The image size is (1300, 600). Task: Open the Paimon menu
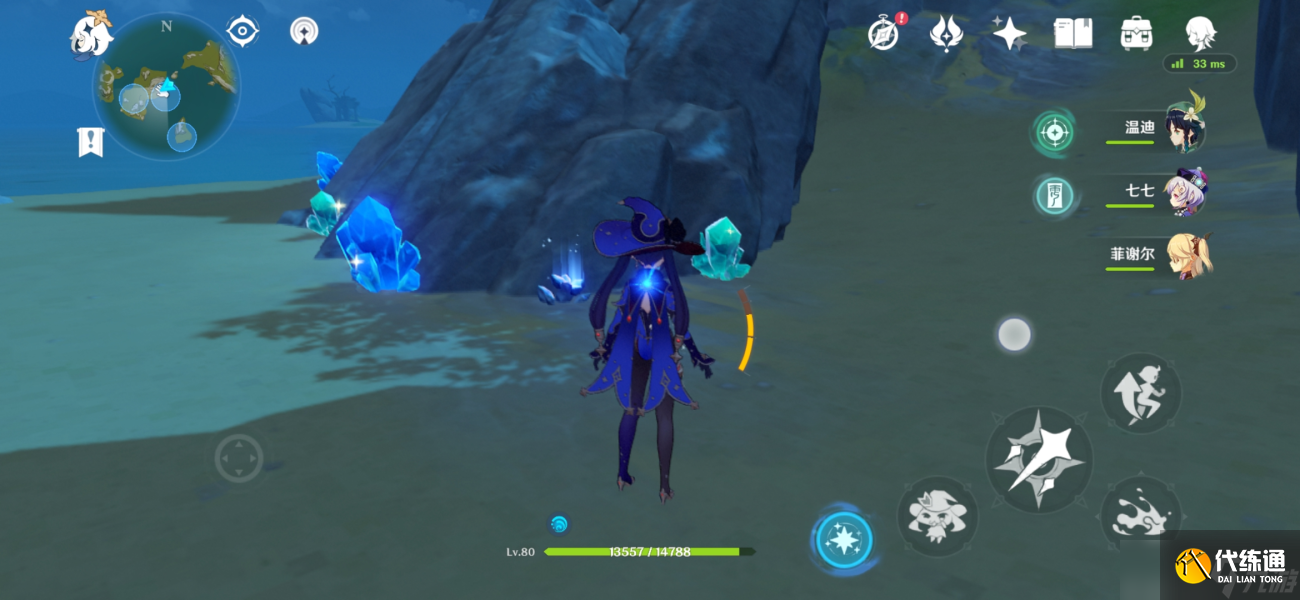tap(90, 33)
